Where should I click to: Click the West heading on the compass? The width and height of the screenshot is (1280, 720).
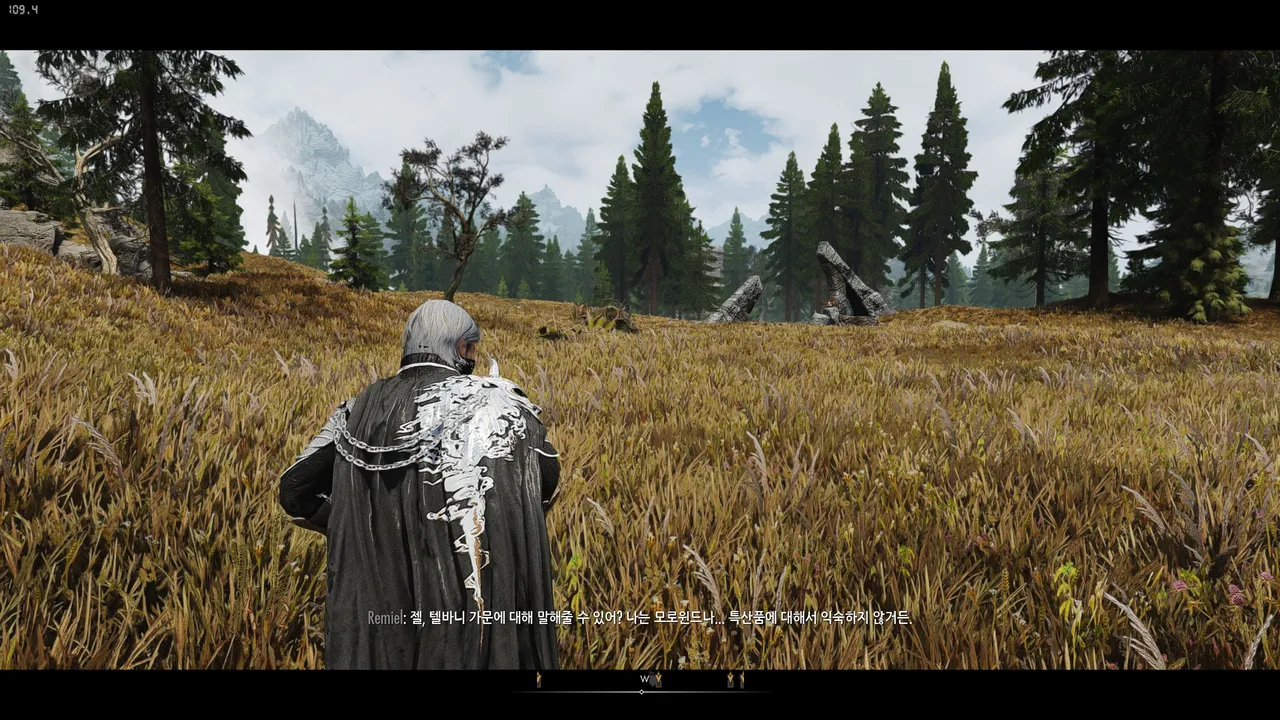644,679
